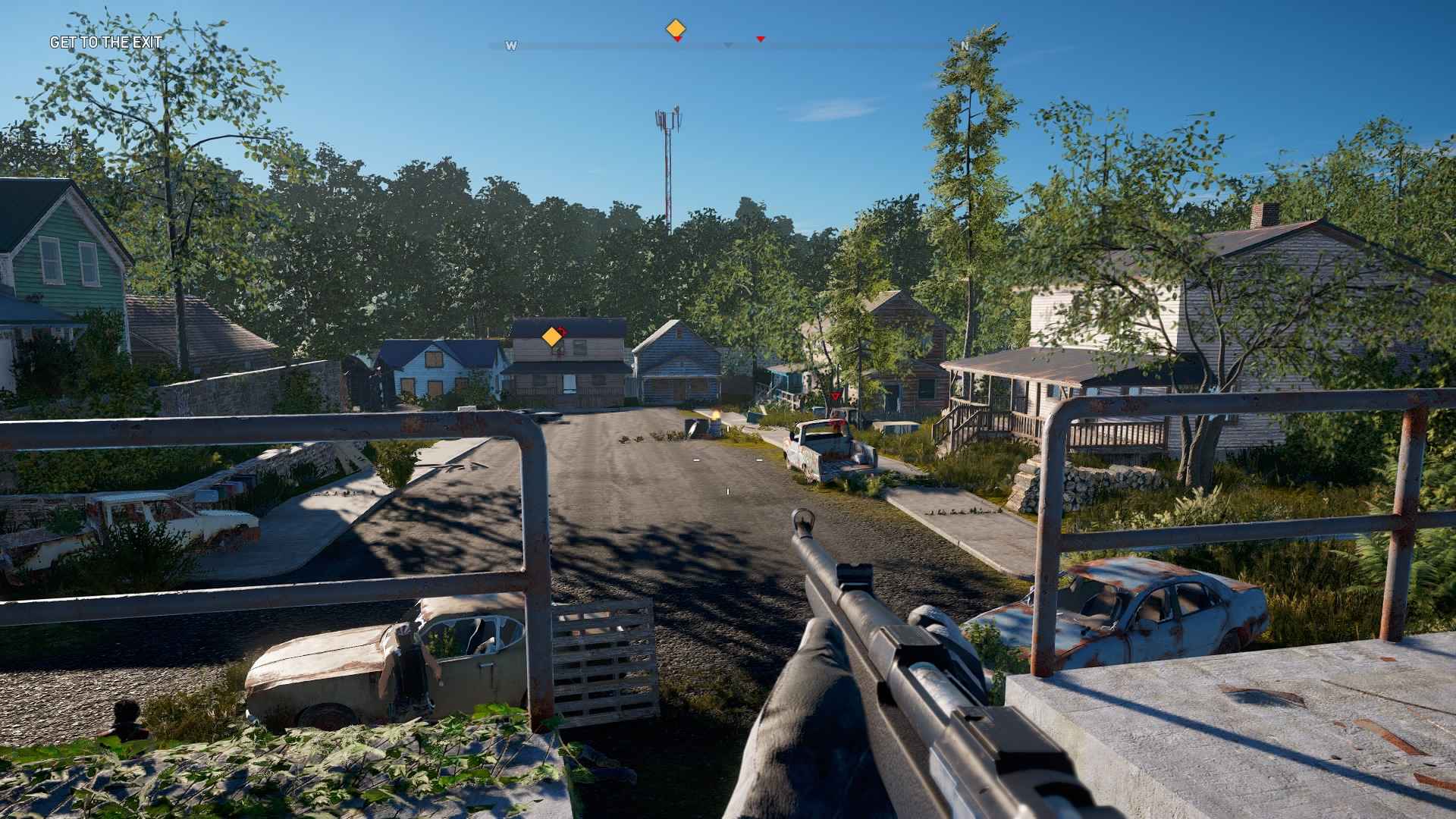The width and height of the screenshot is (1456, 819).
Task: Select the red enemy indicator near the blue porch
Action: click(x=836, y=396)
